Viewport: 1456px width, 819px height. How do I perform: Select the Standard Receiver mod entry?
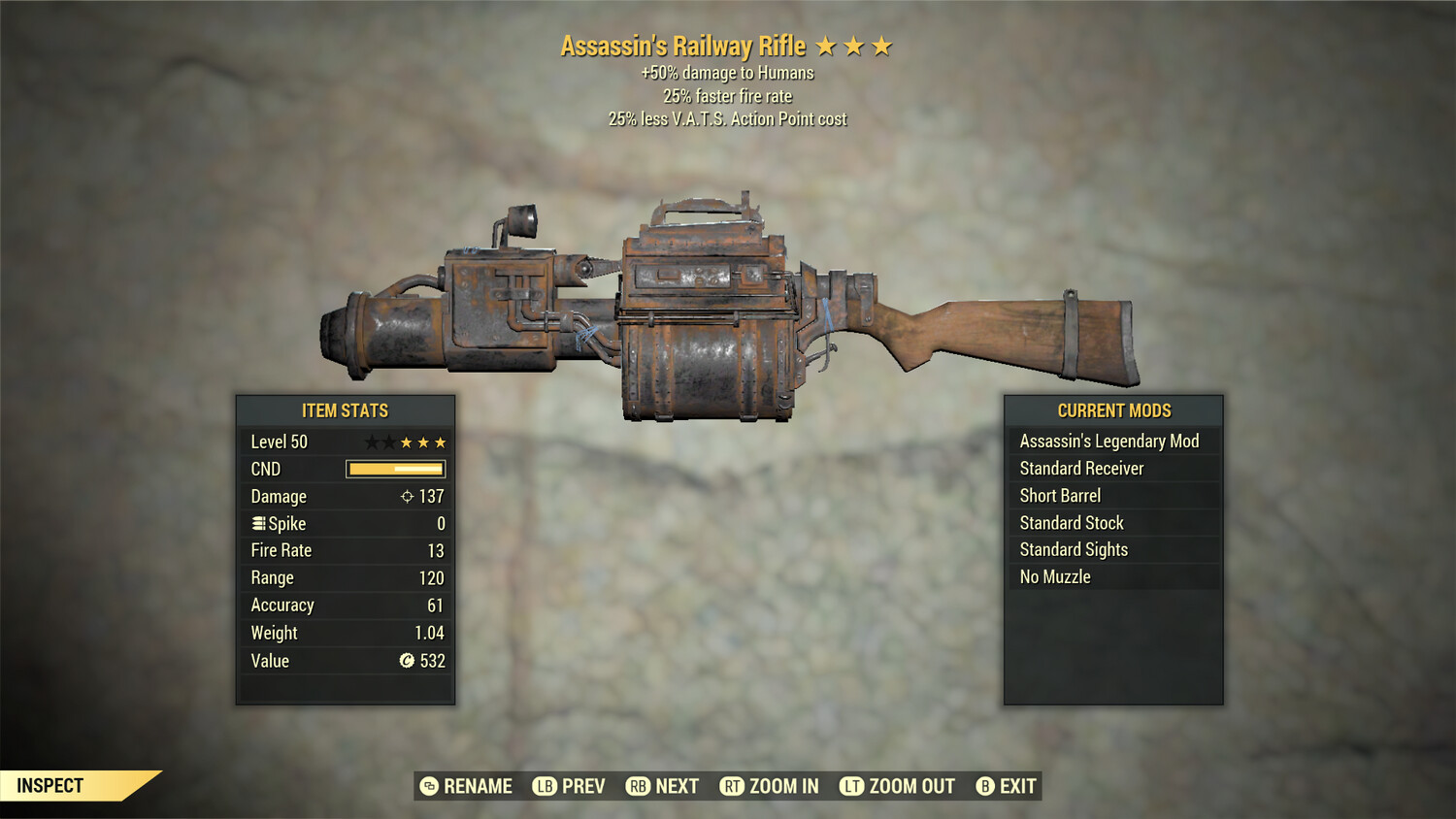pos(1081,468)
